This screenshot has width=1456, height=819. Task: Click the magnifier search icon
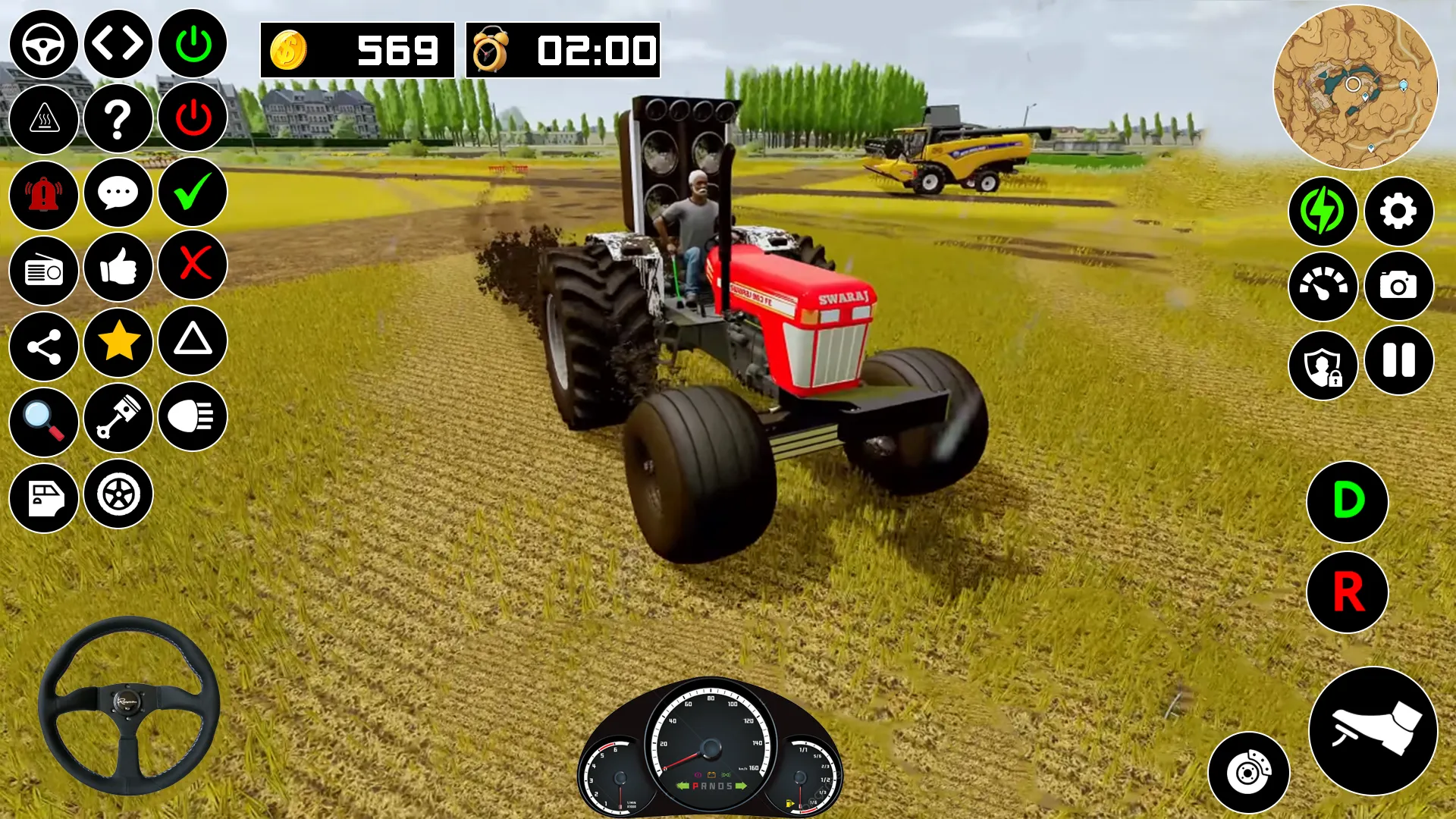(43, 419)
